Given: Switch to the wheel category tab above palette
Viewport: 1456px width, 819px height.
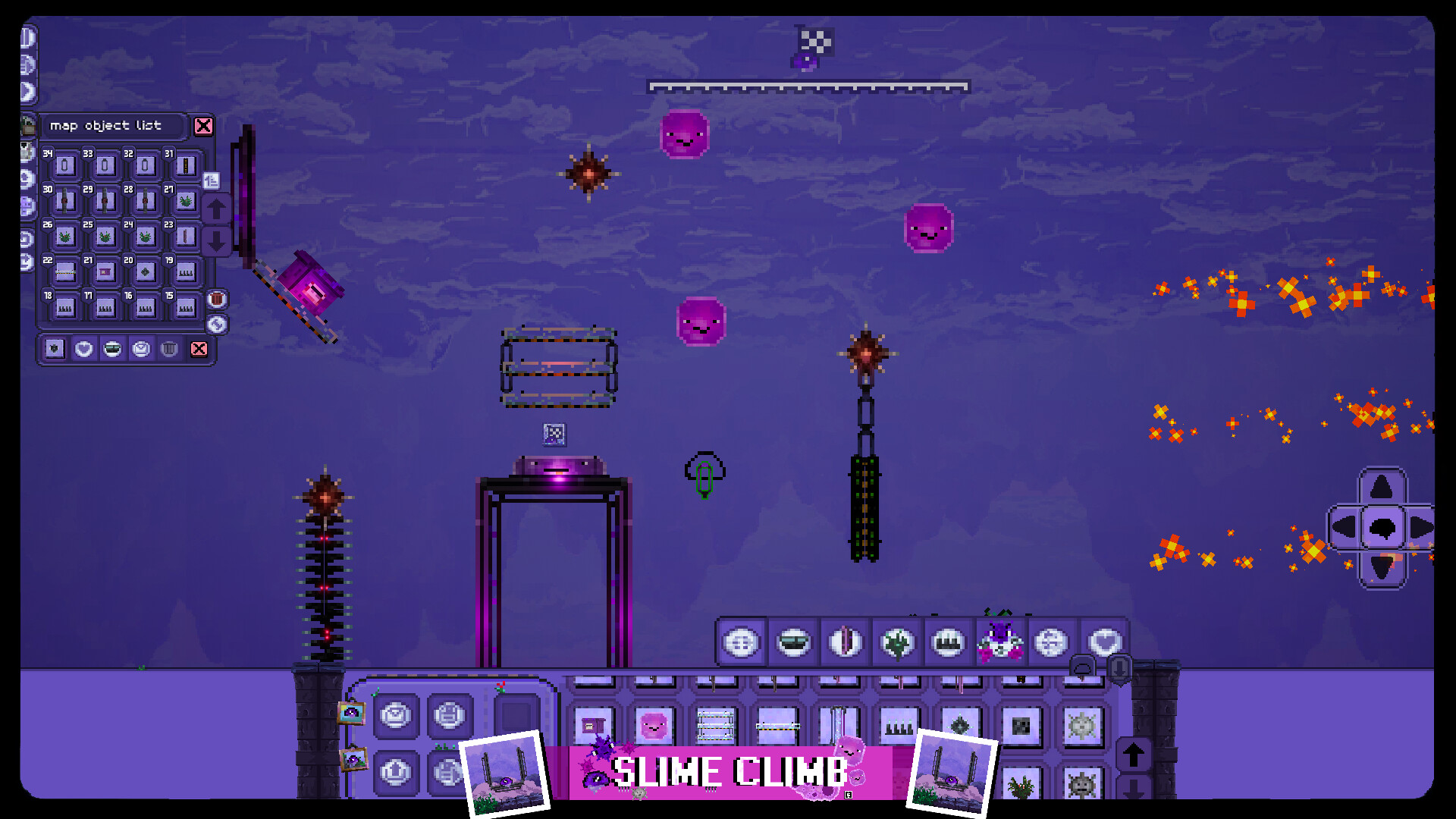Looking at the screenshot, I should (x=1052, y=642).
